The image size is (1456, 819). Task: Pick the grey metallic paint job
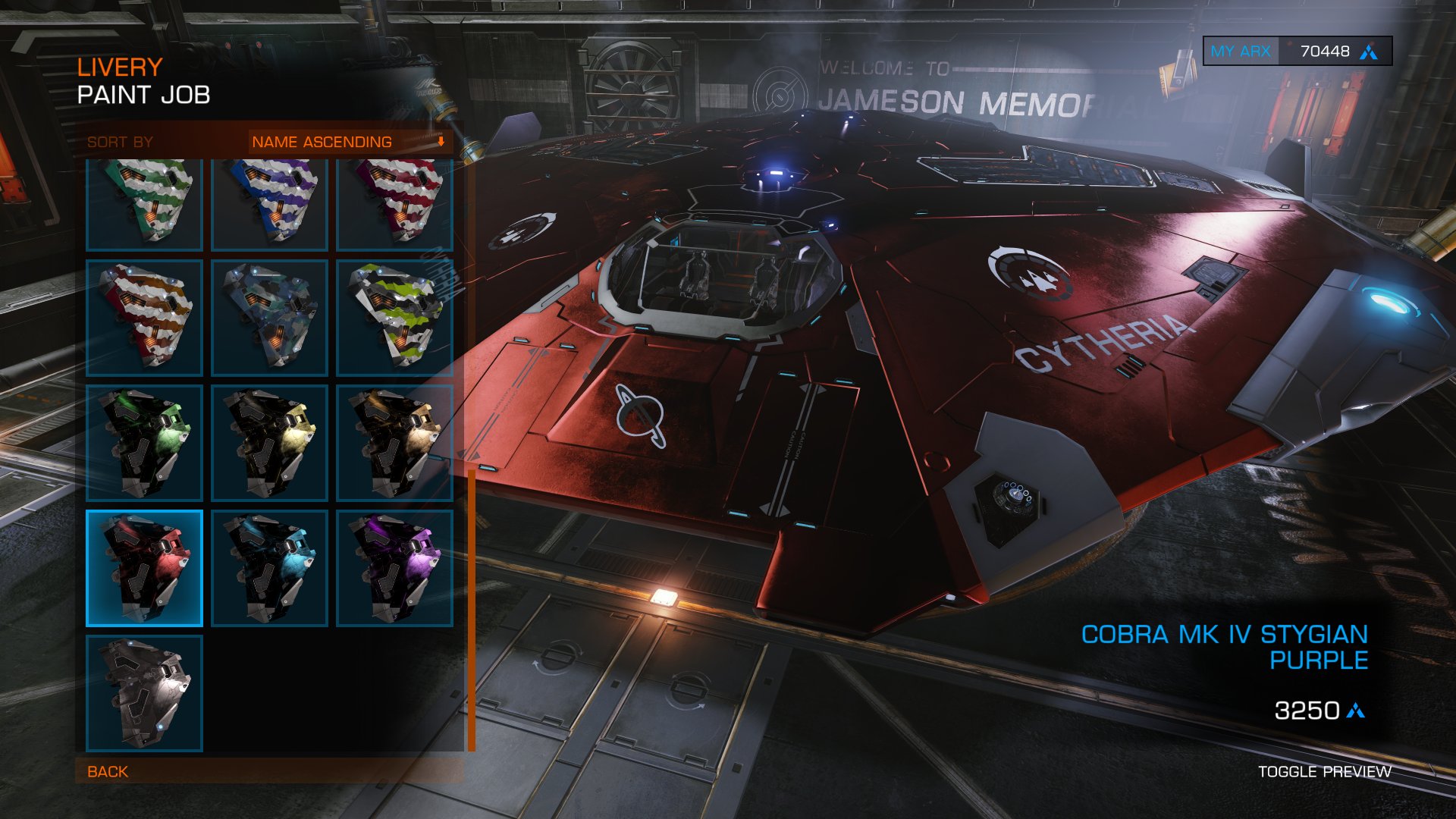pos(144,693)
